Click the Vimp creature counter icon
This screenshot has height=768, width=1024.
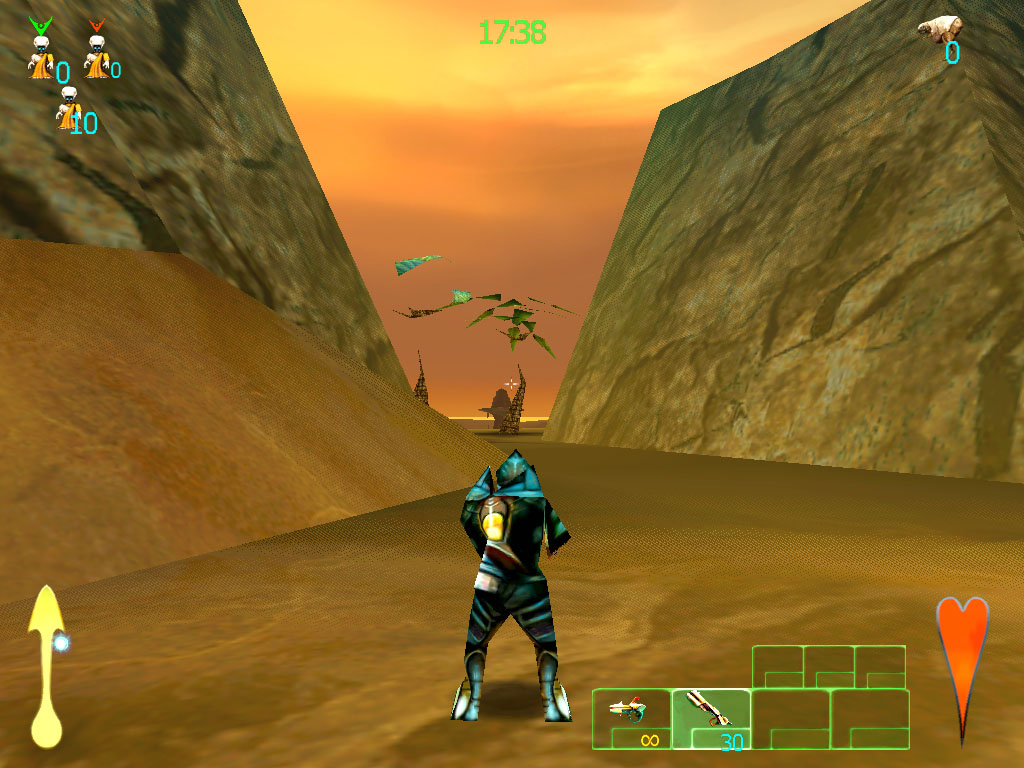pos(940,28)
